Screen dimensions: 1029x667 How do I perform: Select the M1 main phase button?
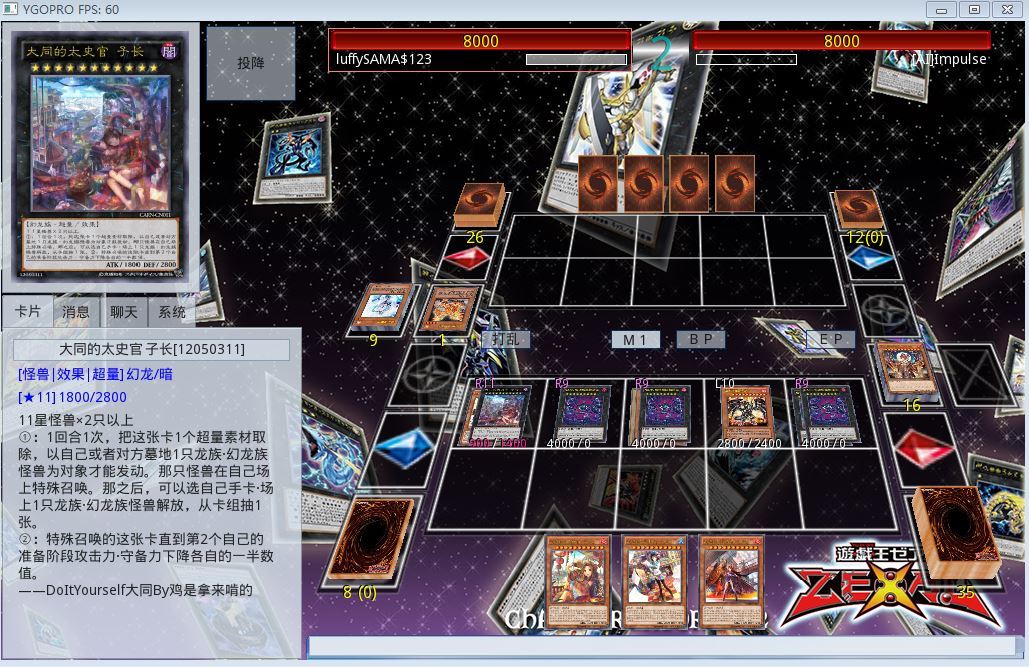pyautogui.click(x=635, y=339)
